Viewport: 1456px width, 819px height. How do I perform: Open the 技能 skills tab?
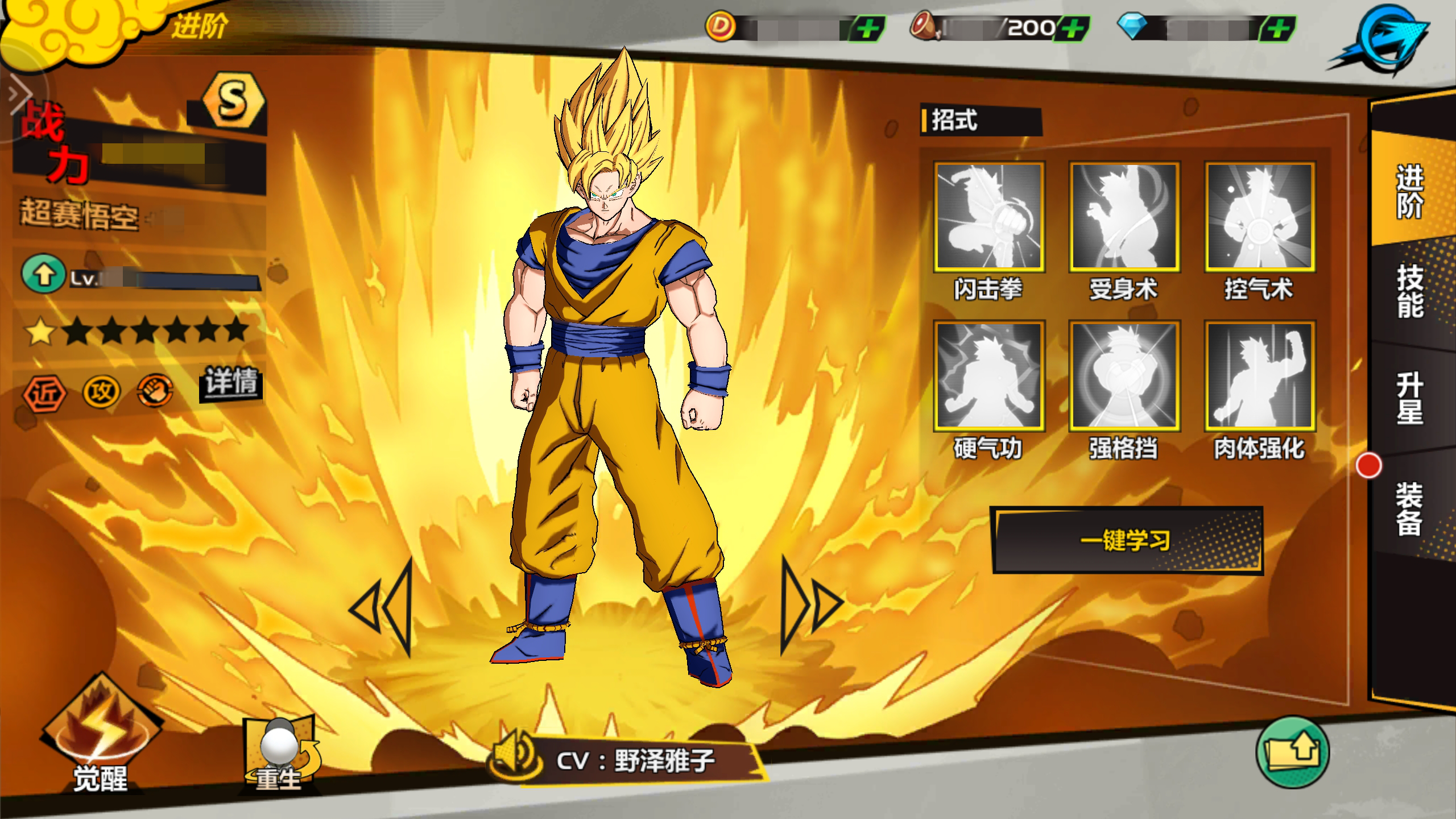point(1409,291)
